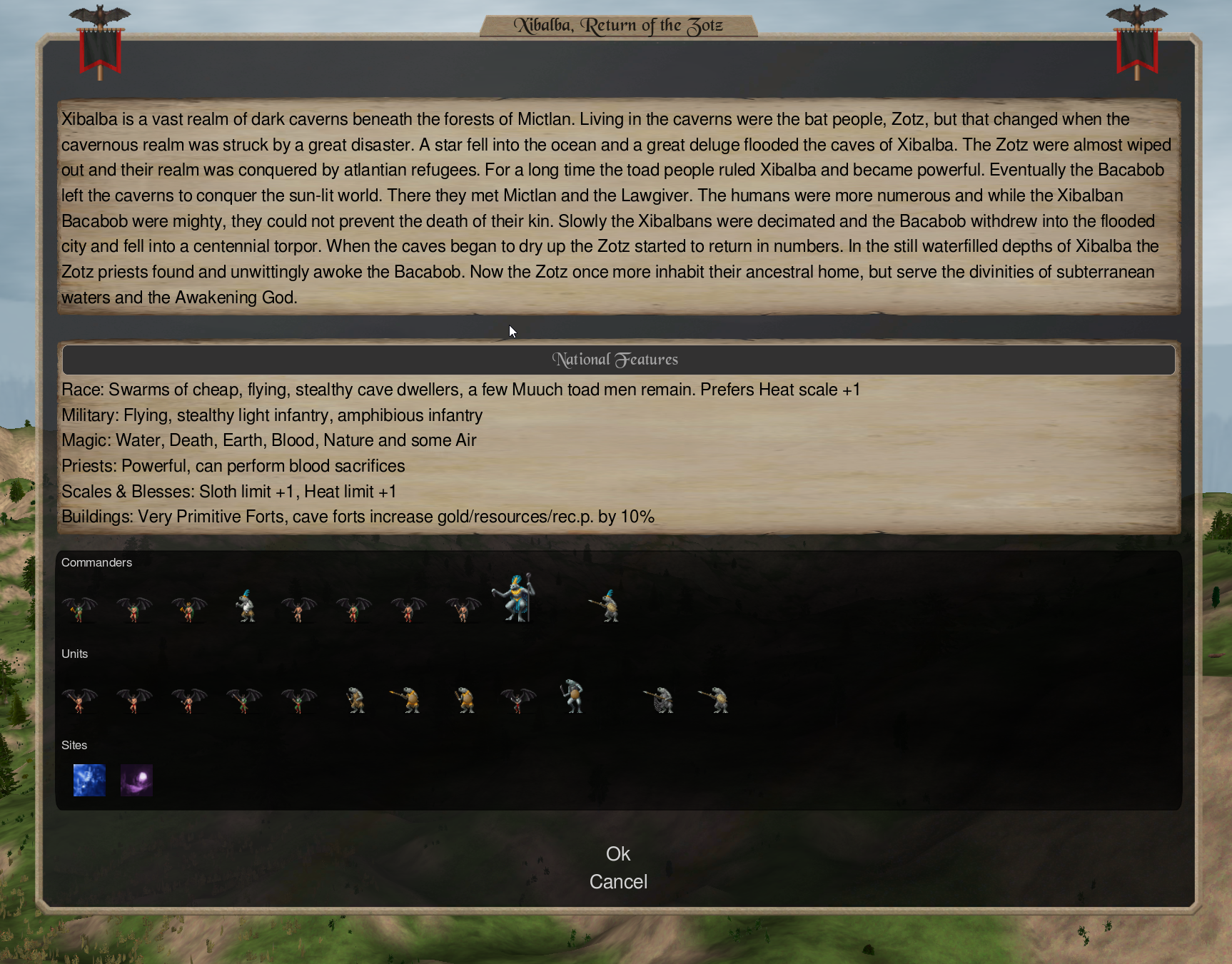The width and height of the screenshot is (1232, 964).
Task: Select the first bat commander in the row
Action: click(79, 609)
